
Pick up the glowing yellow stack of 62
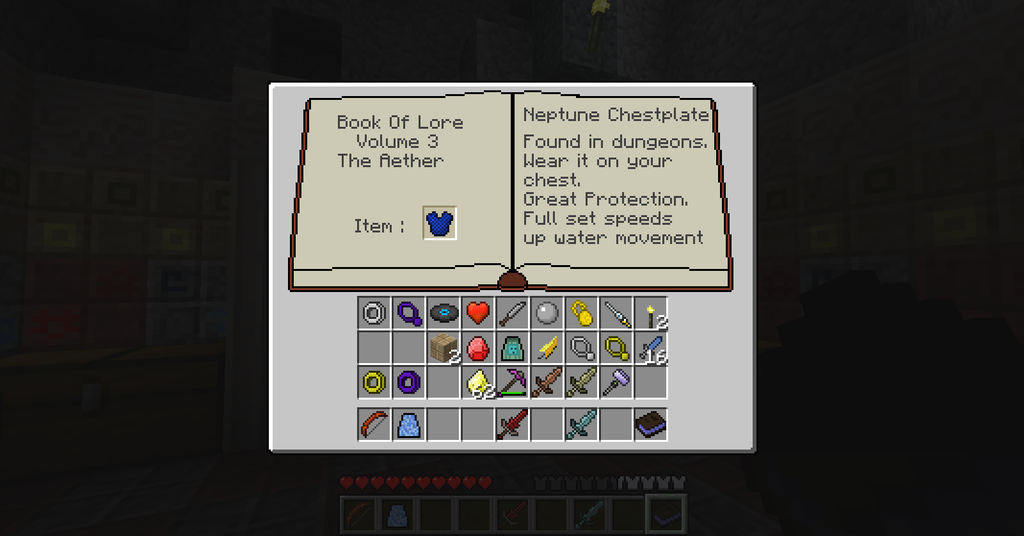click(x=478, y=381)
